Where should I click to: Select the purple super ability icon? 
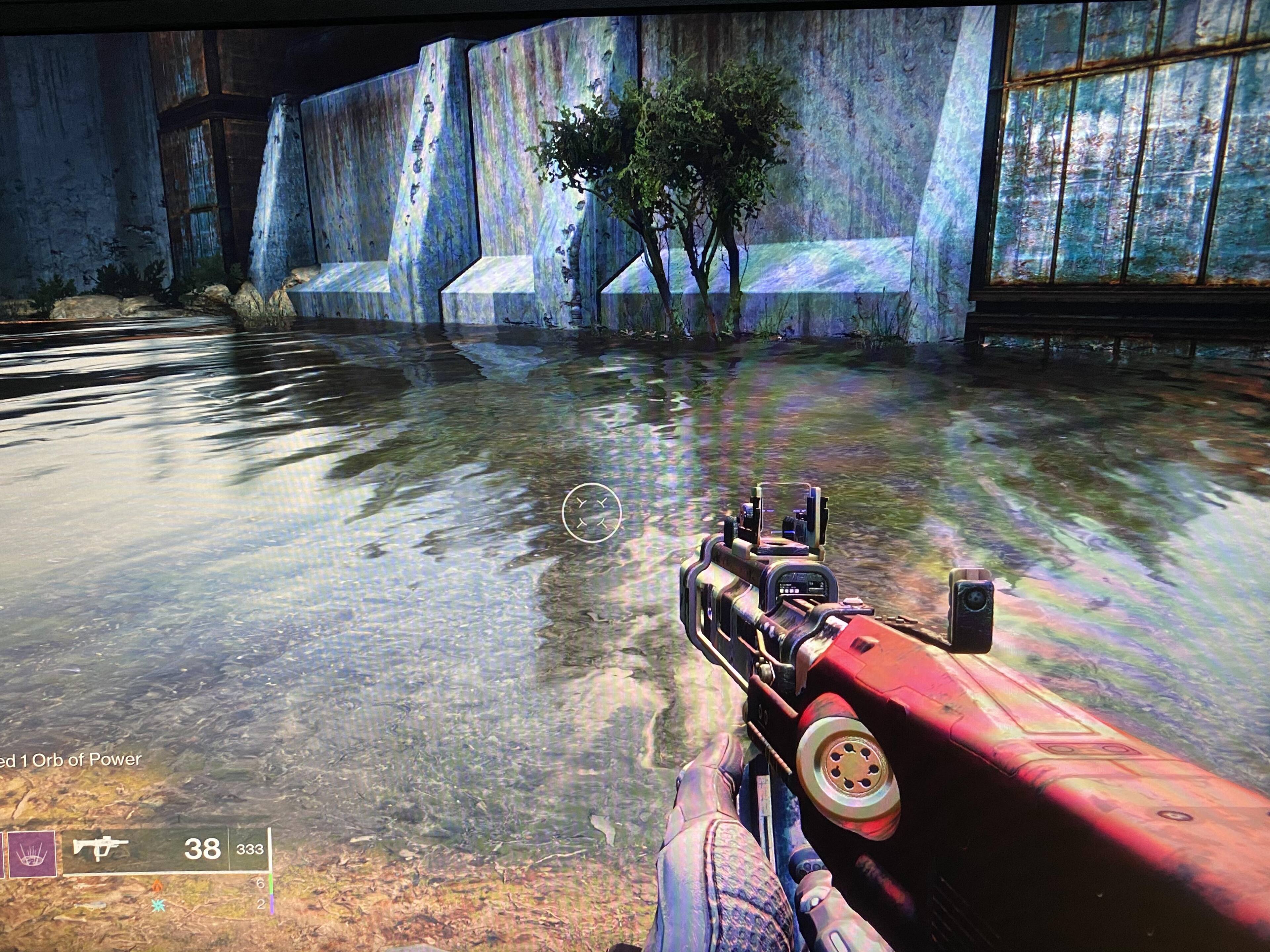point(31,854)
